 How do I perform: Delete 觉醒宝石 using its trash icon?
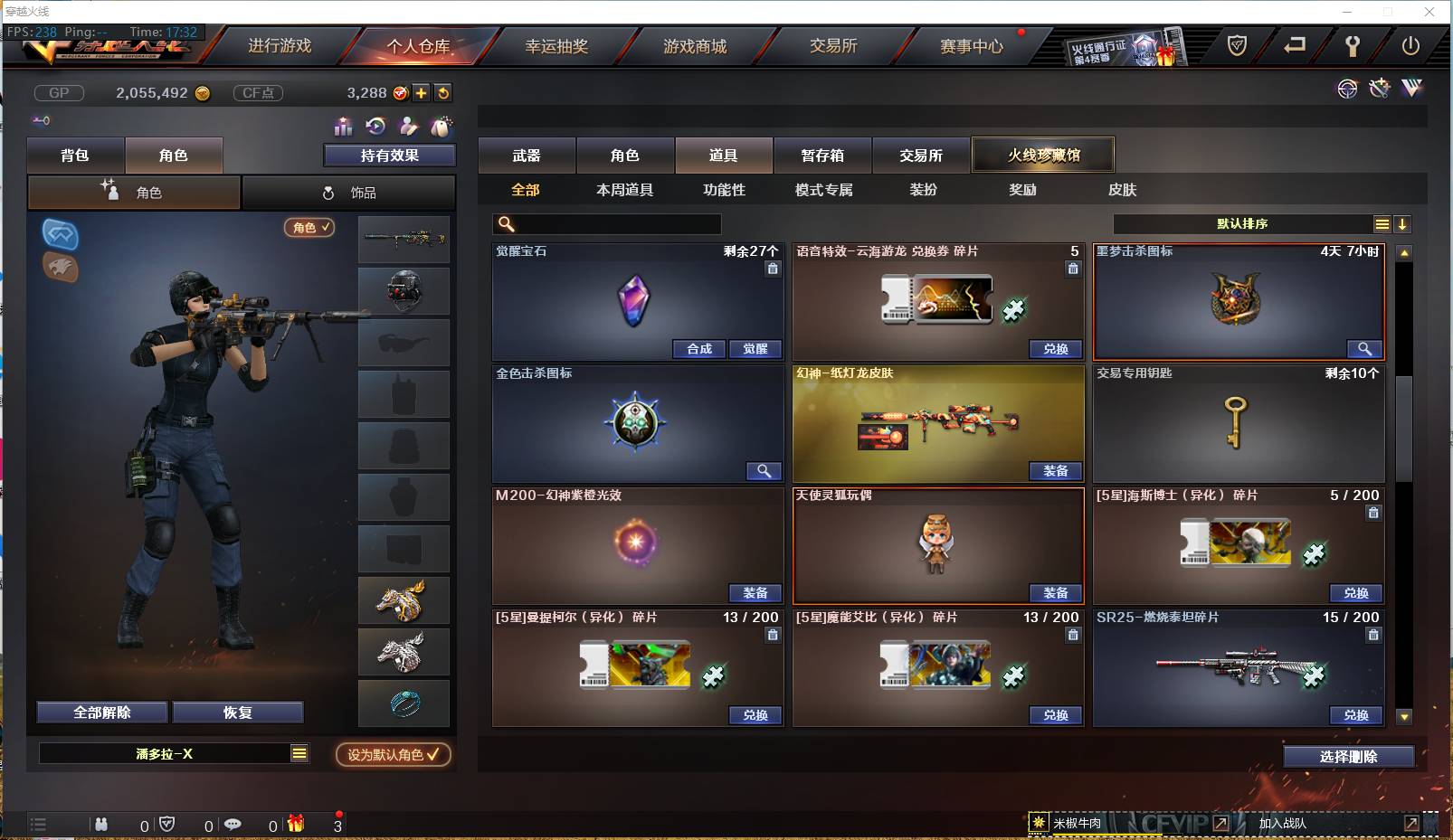tap(774, 269)
